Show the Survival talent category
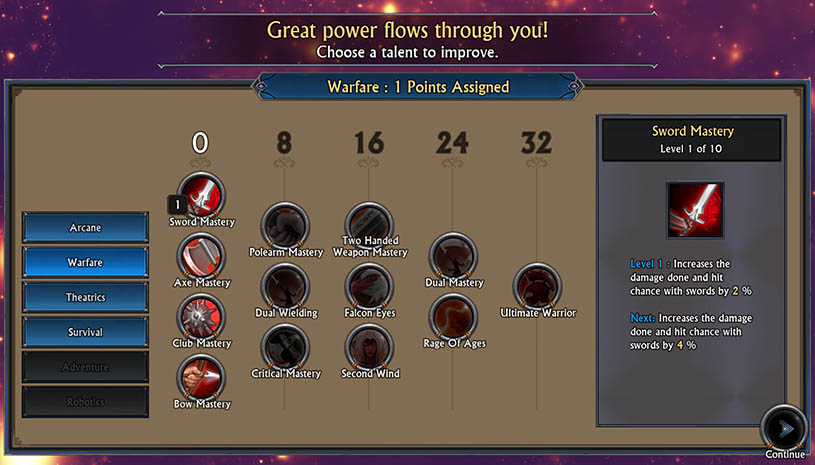 point(85,332)
